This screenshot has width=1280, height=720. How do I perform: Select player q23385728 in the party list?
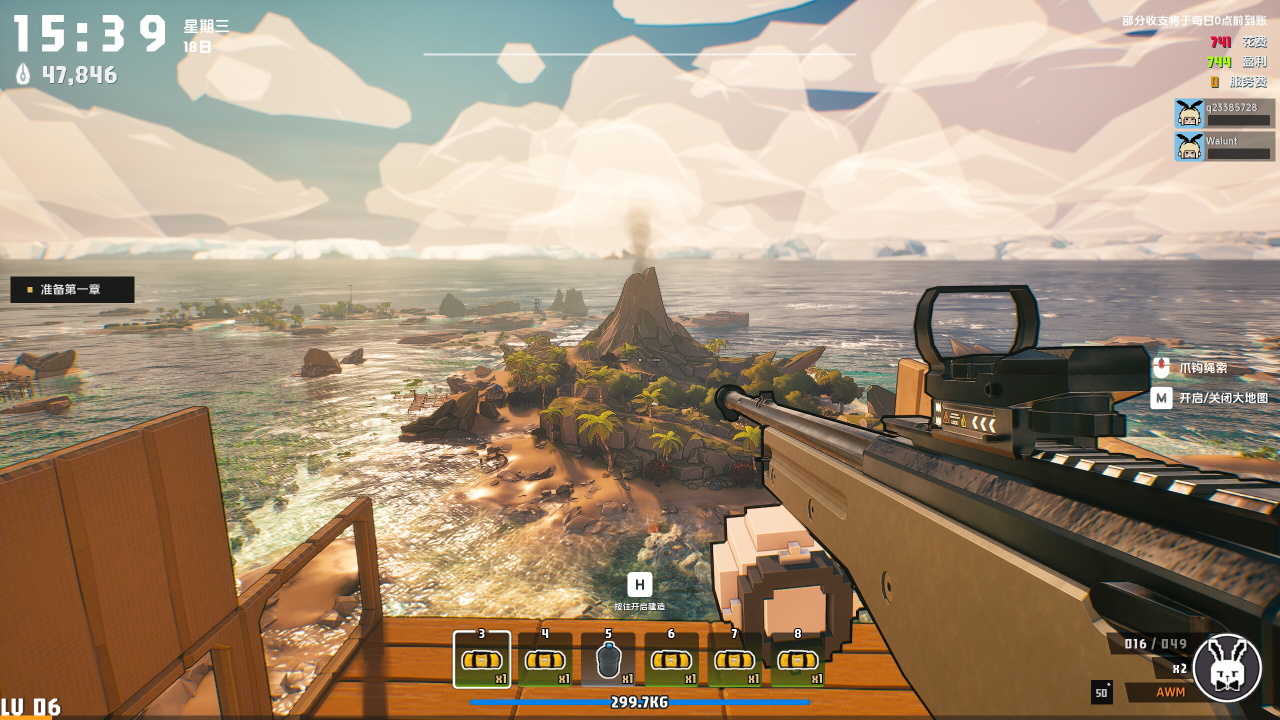[x=1225, y=113]
